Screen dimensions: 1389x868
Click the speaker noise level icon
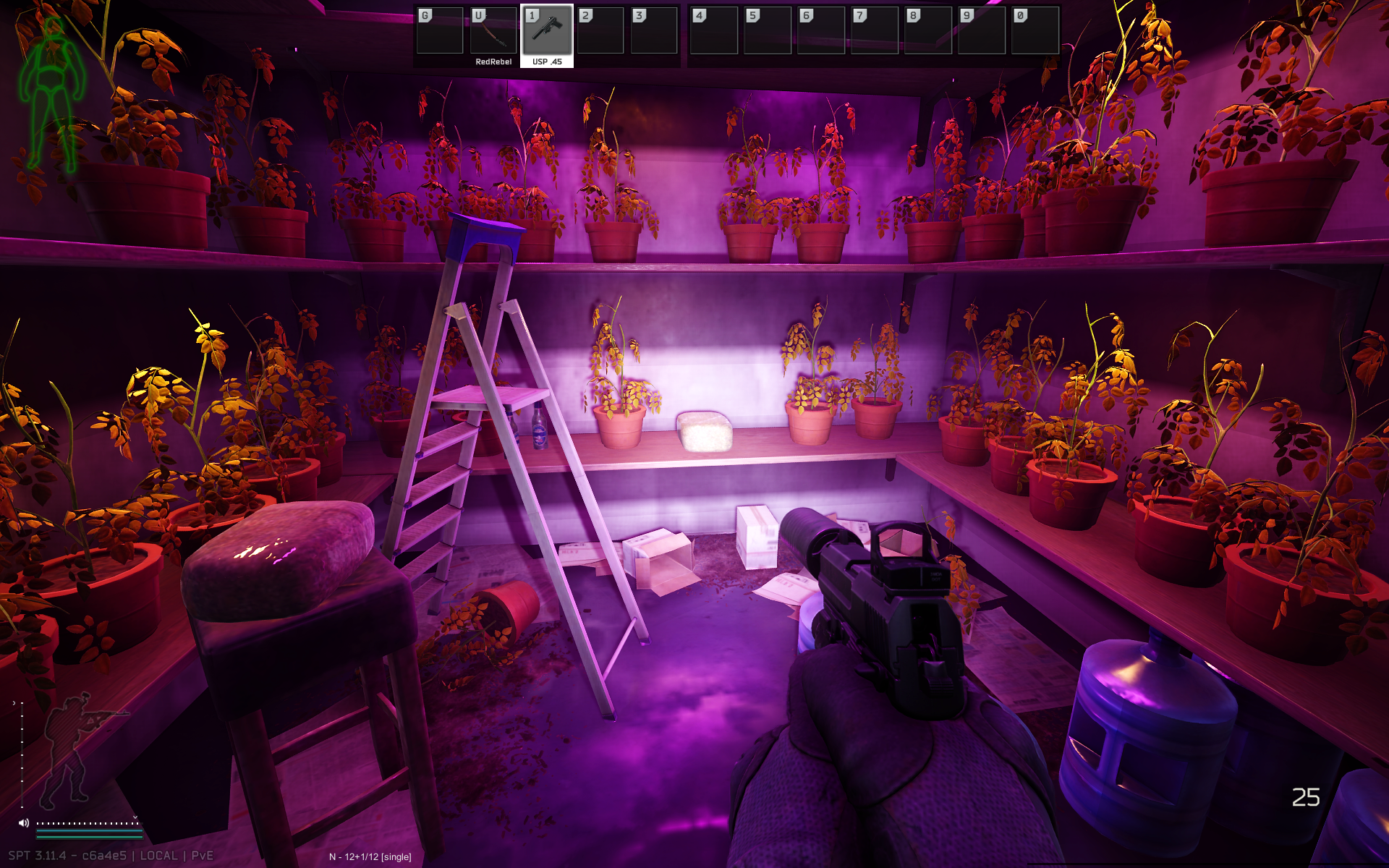(x=24, y=822)
